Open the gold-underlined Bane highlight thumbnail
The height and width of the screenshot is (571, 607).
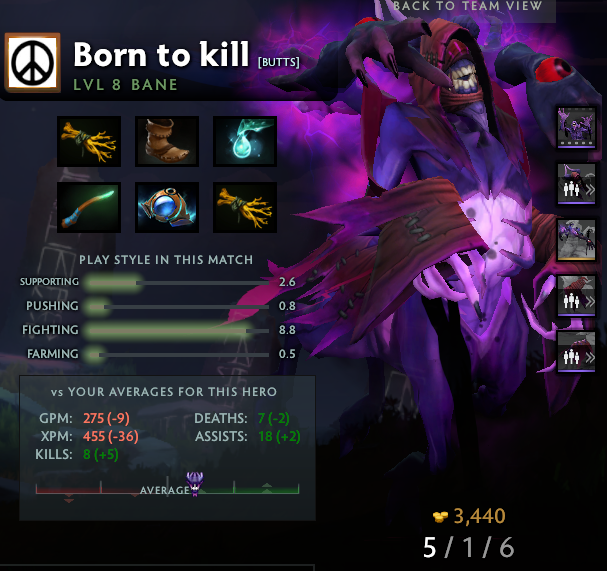coord(576,240)
